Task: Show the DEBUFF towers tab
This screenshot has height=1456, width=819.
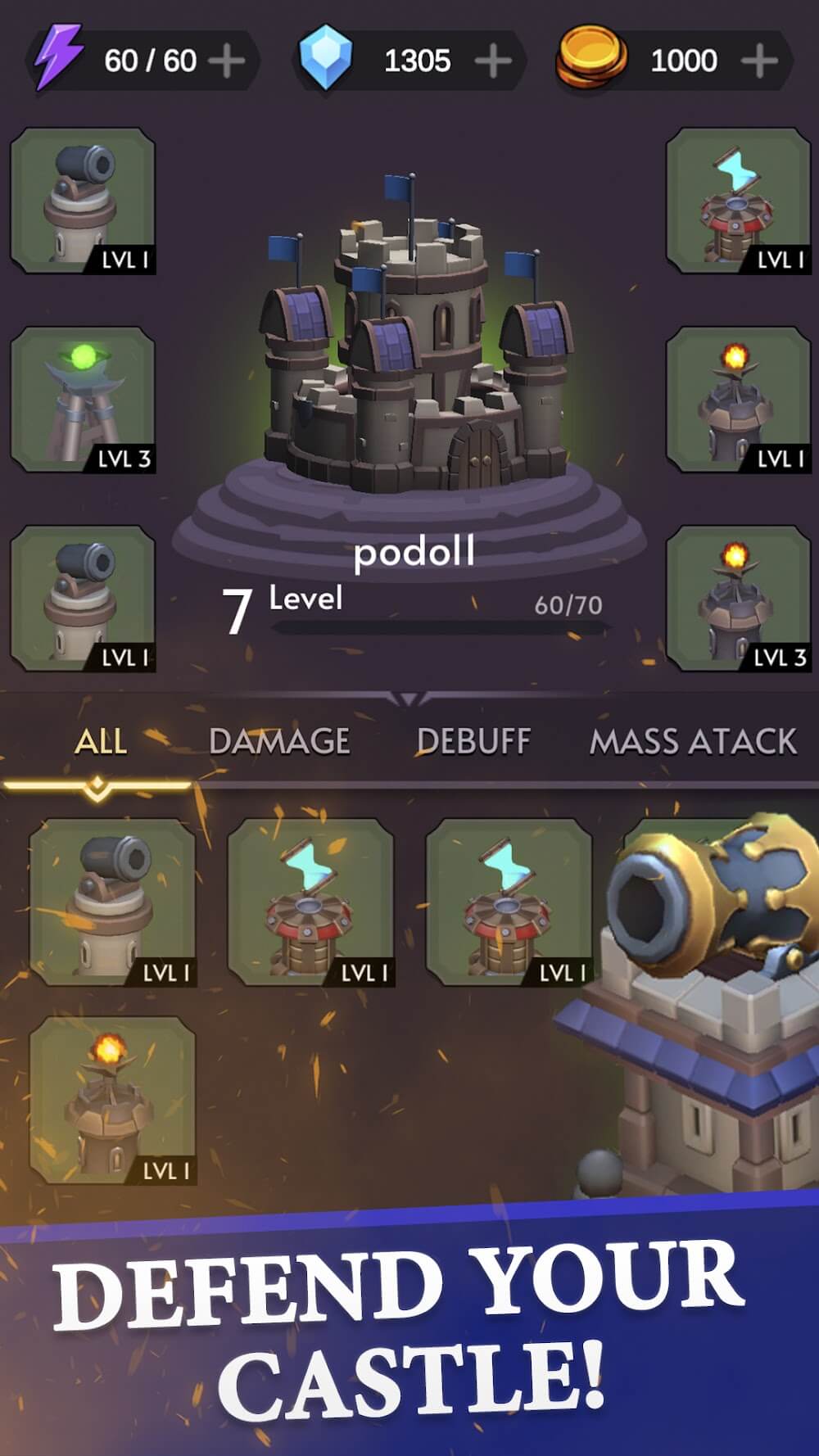Action: click(x=473, y=742)
